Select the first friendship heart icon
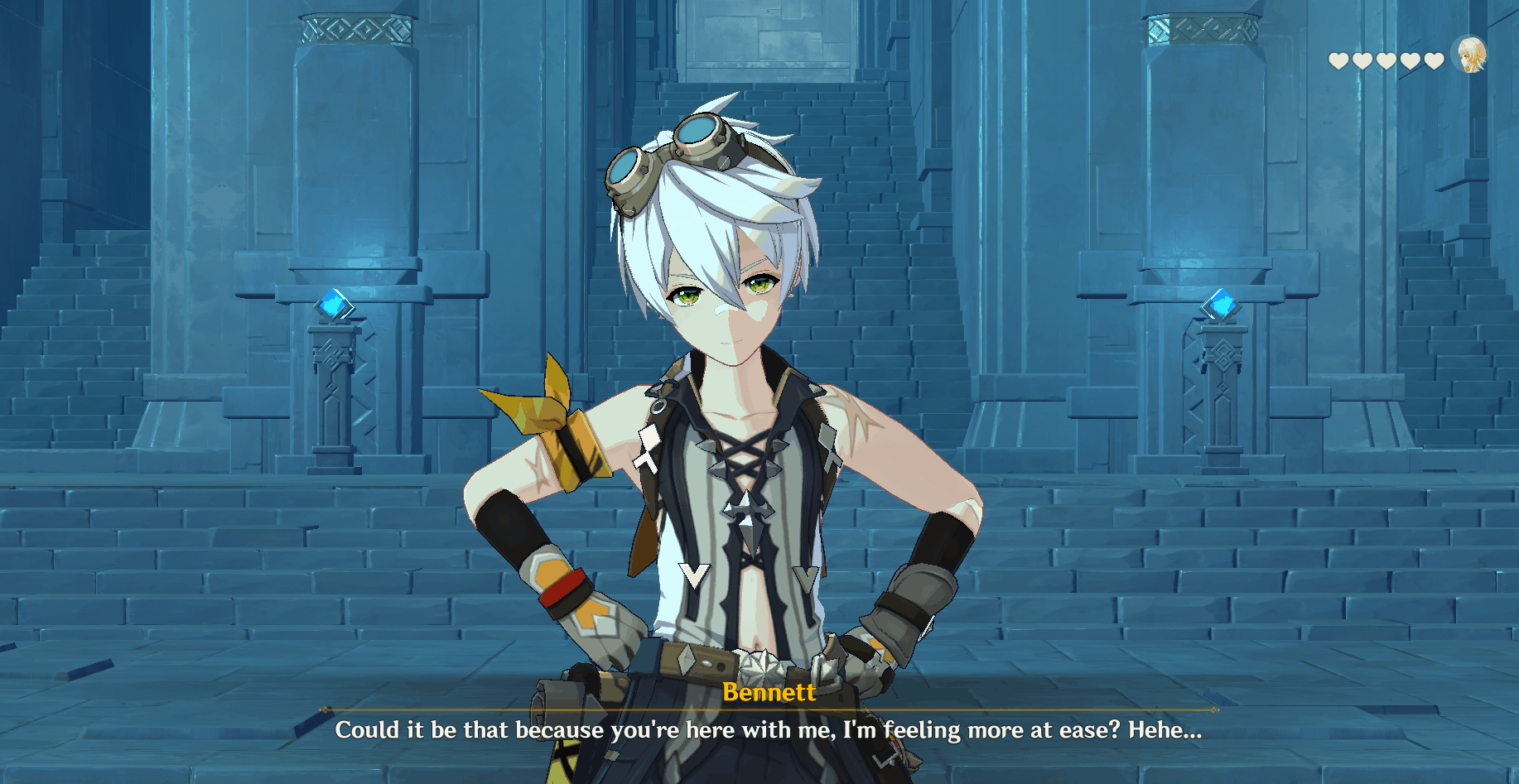1519x784 pixels. pyautogui.click(x=1338, y=60)
